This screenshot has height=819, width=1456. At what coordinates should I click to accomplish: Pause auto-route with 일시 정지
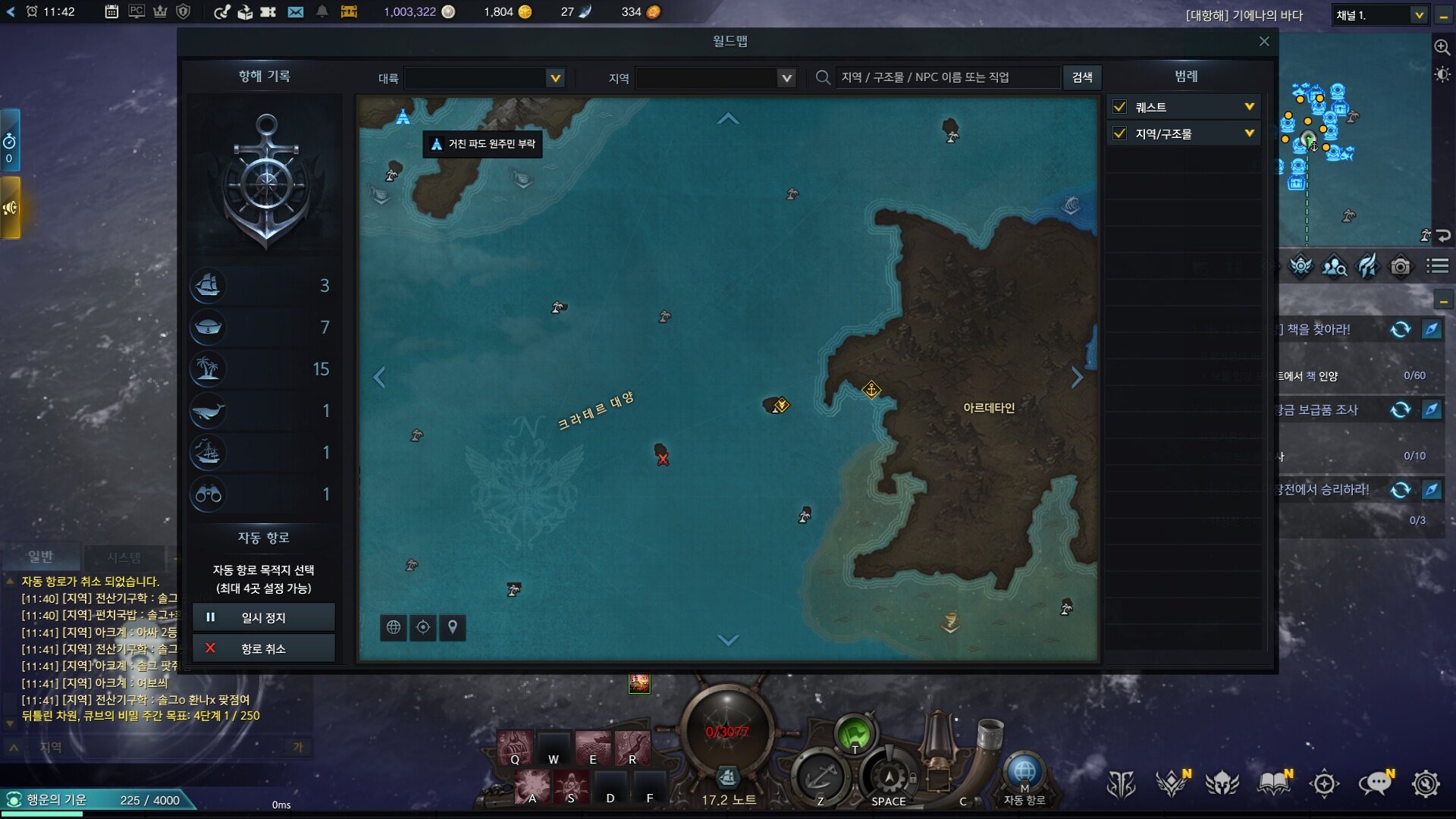[x=263, y=617]
